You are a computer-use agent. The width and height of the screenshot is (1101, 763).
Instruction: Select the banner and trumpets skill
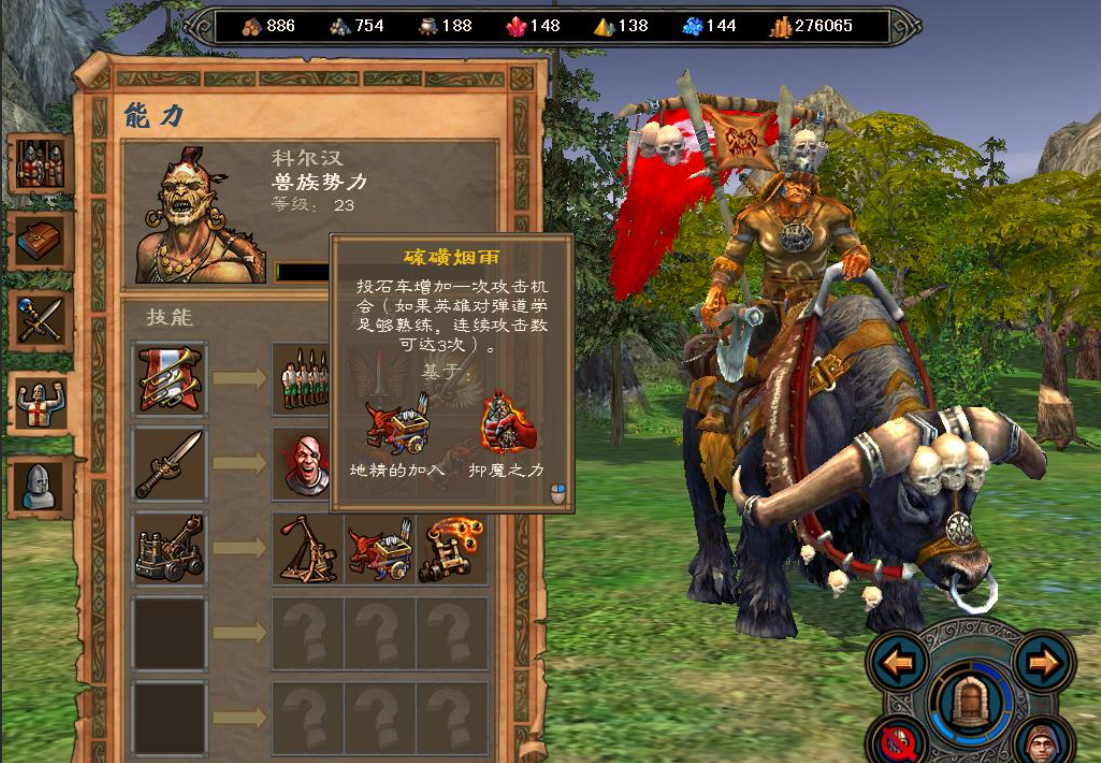170,378
